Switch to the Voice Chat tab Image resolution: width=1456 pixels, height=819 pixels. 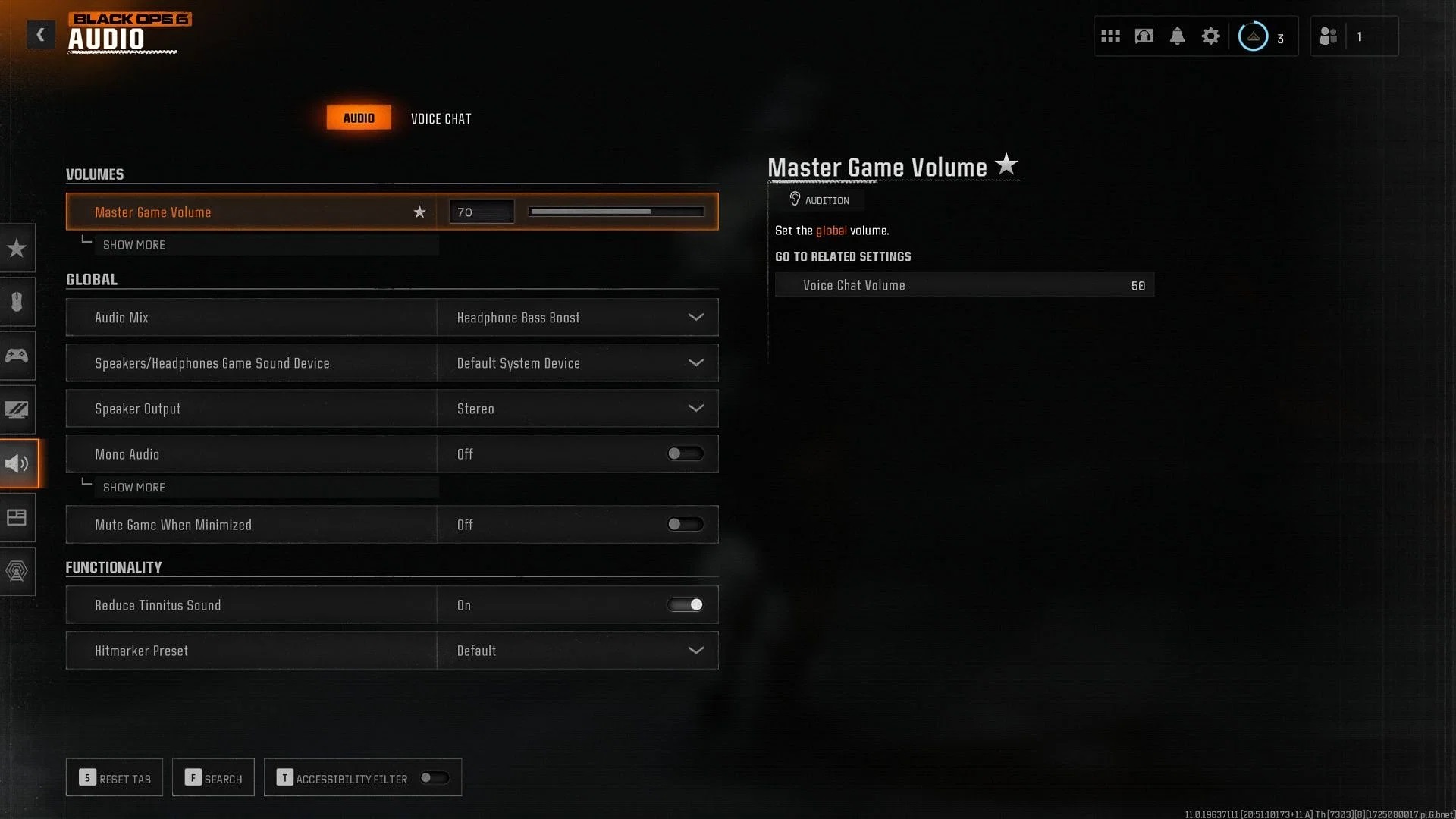coord(441,118)
